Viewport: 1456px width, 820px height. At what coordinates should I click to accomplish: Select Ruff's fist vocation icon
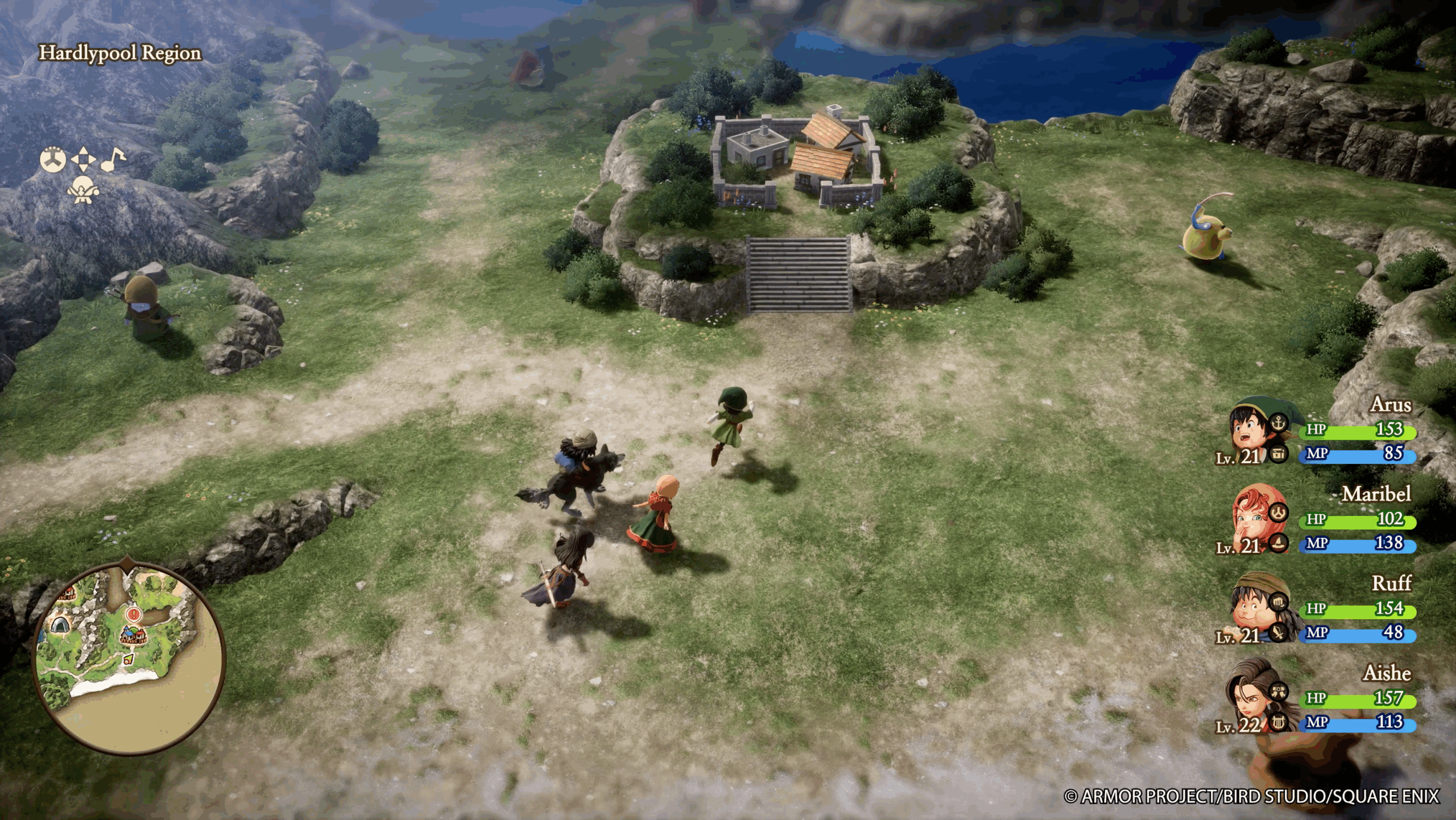coord(1279,602)
